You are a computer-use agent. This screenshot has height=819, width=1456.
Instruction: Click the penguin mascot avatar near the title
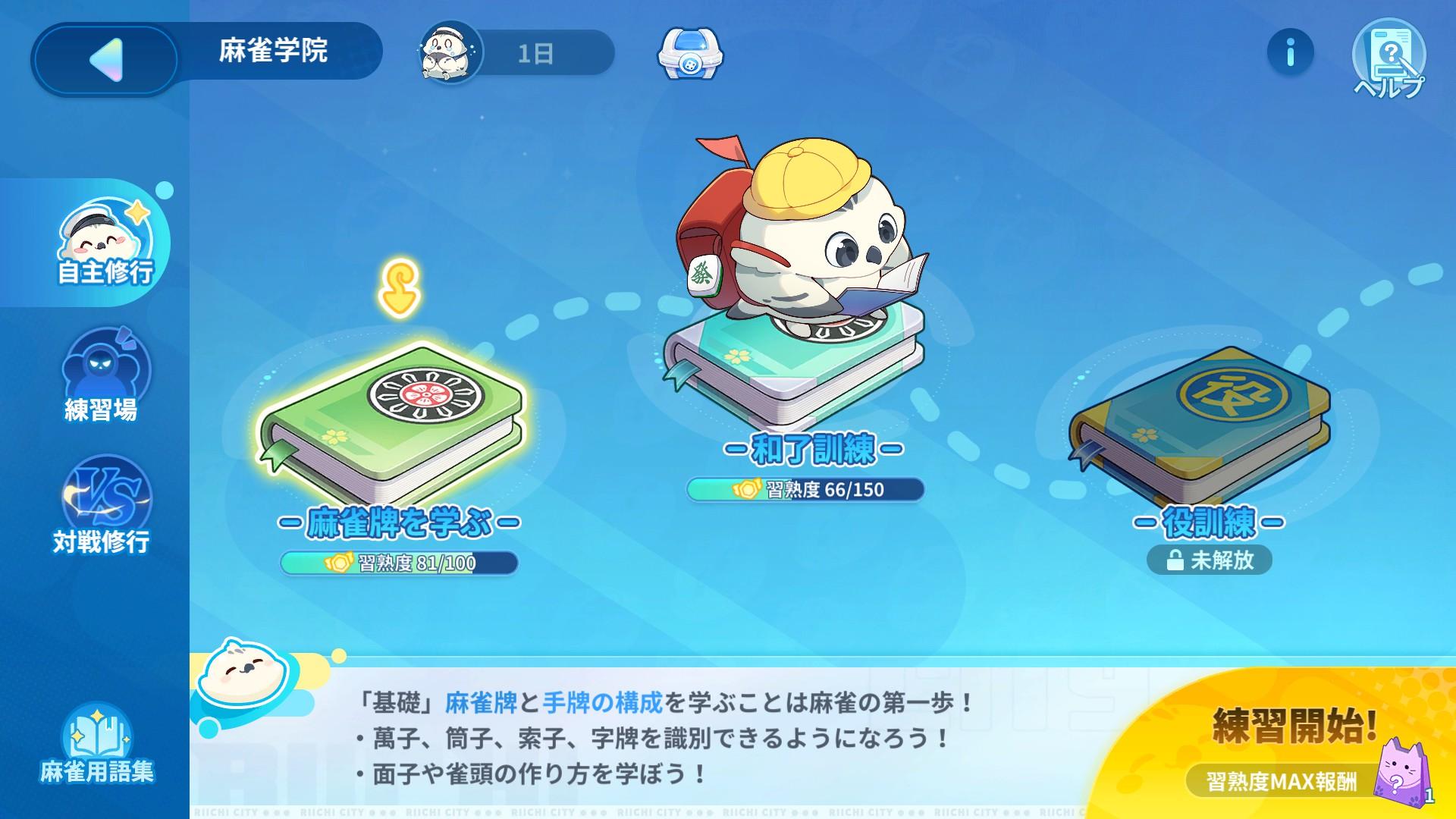(447, 53)
